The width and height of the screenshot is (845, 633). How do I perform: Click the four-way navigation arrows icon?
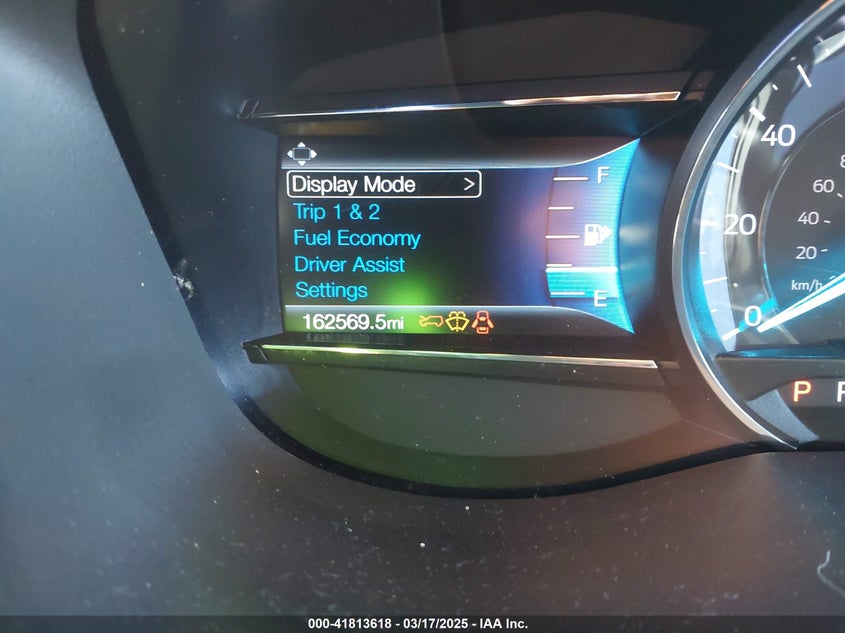click(301, 153)
